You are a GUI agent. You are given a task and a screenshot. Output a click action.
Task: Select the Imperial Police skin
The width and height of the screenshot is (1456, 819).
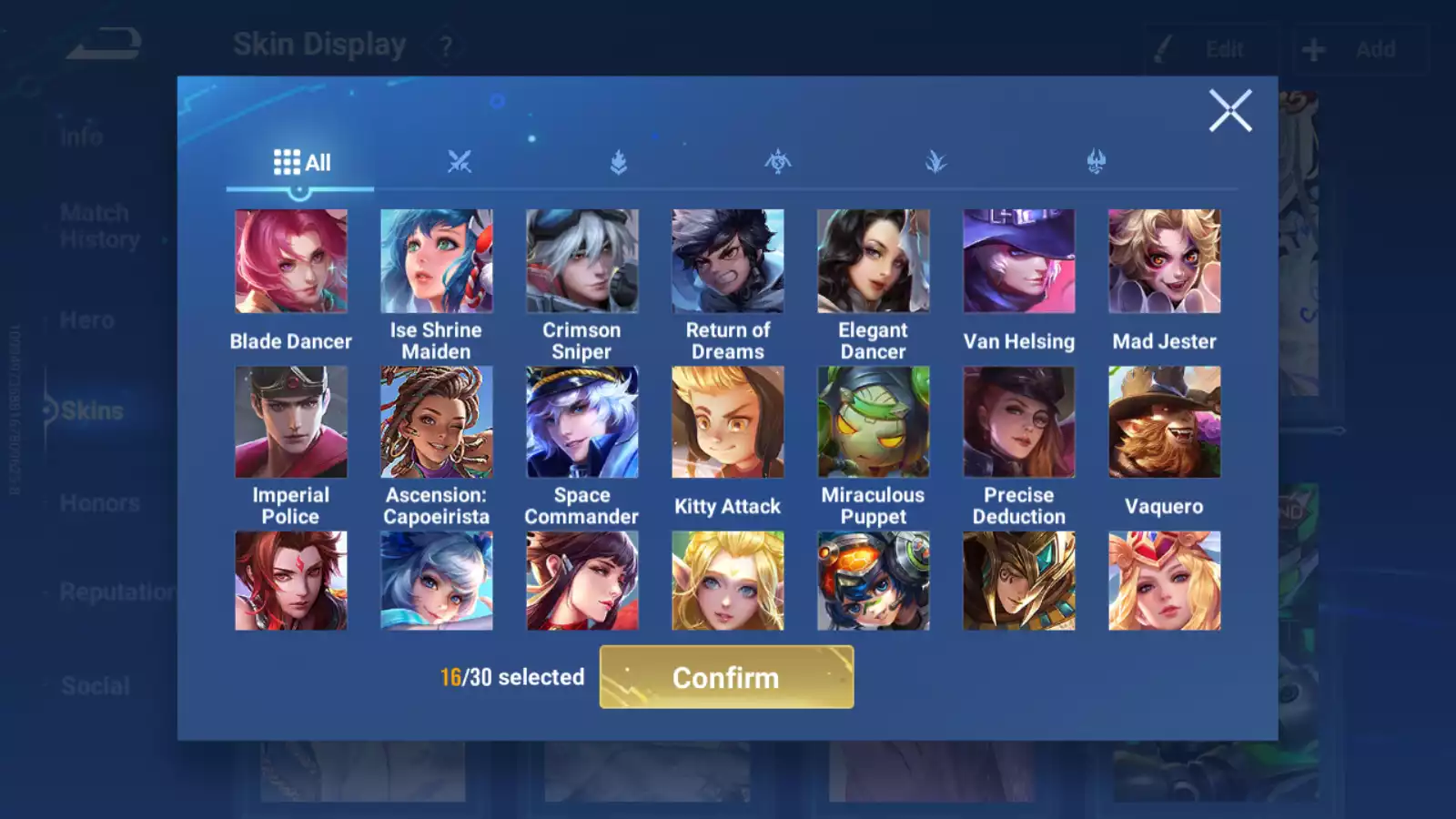coord(291,422)
